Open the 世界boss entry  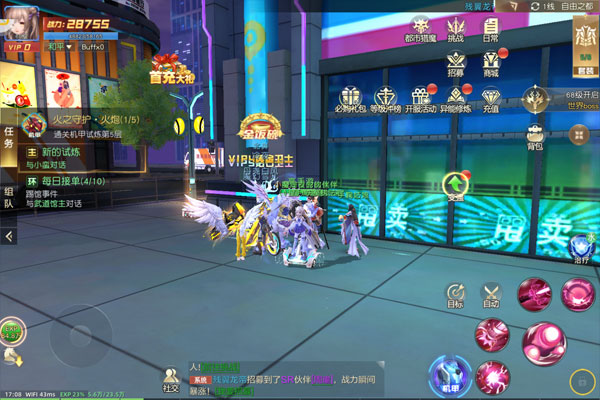point(538,101)
